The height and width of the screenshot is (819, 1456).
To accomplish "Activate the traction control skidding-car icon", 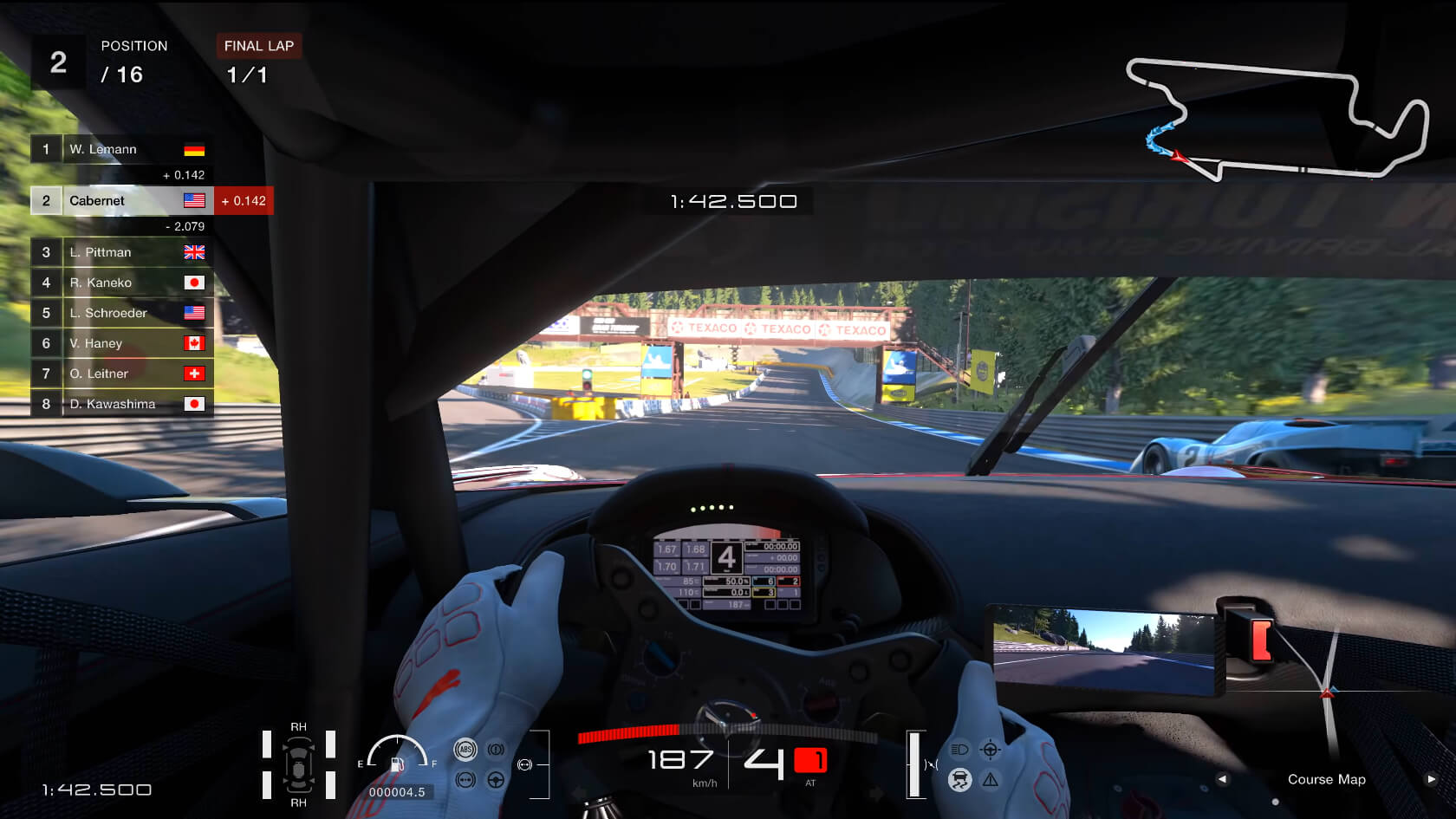I will pos(959,780).
